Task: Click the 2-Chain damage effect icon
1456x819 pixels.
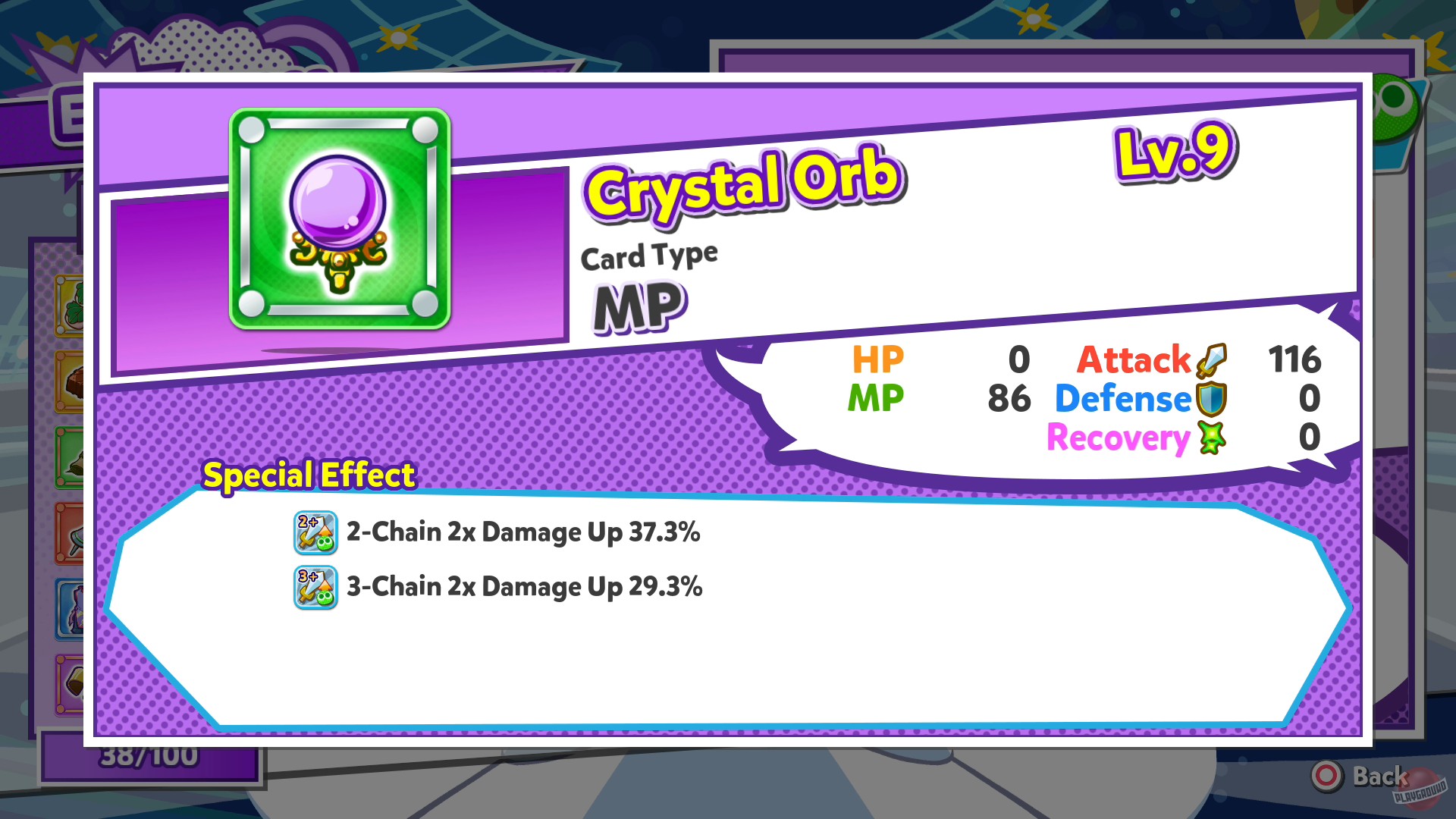Action: click(315, 532)
